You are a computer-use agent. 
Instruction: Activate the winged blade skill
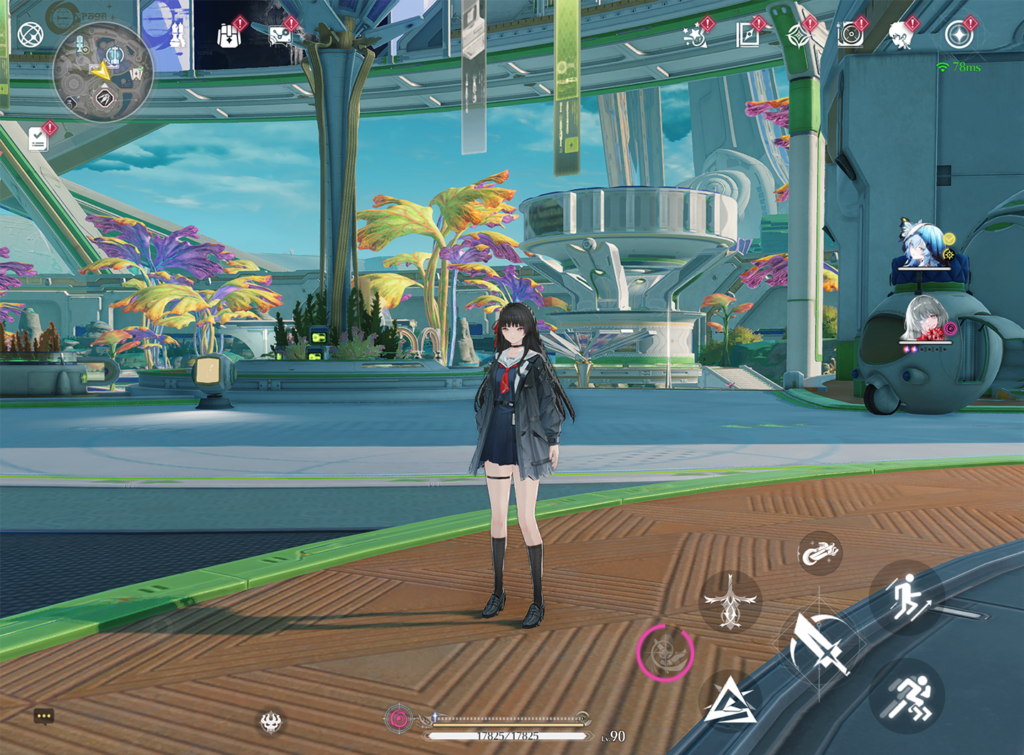coord(730,602)
